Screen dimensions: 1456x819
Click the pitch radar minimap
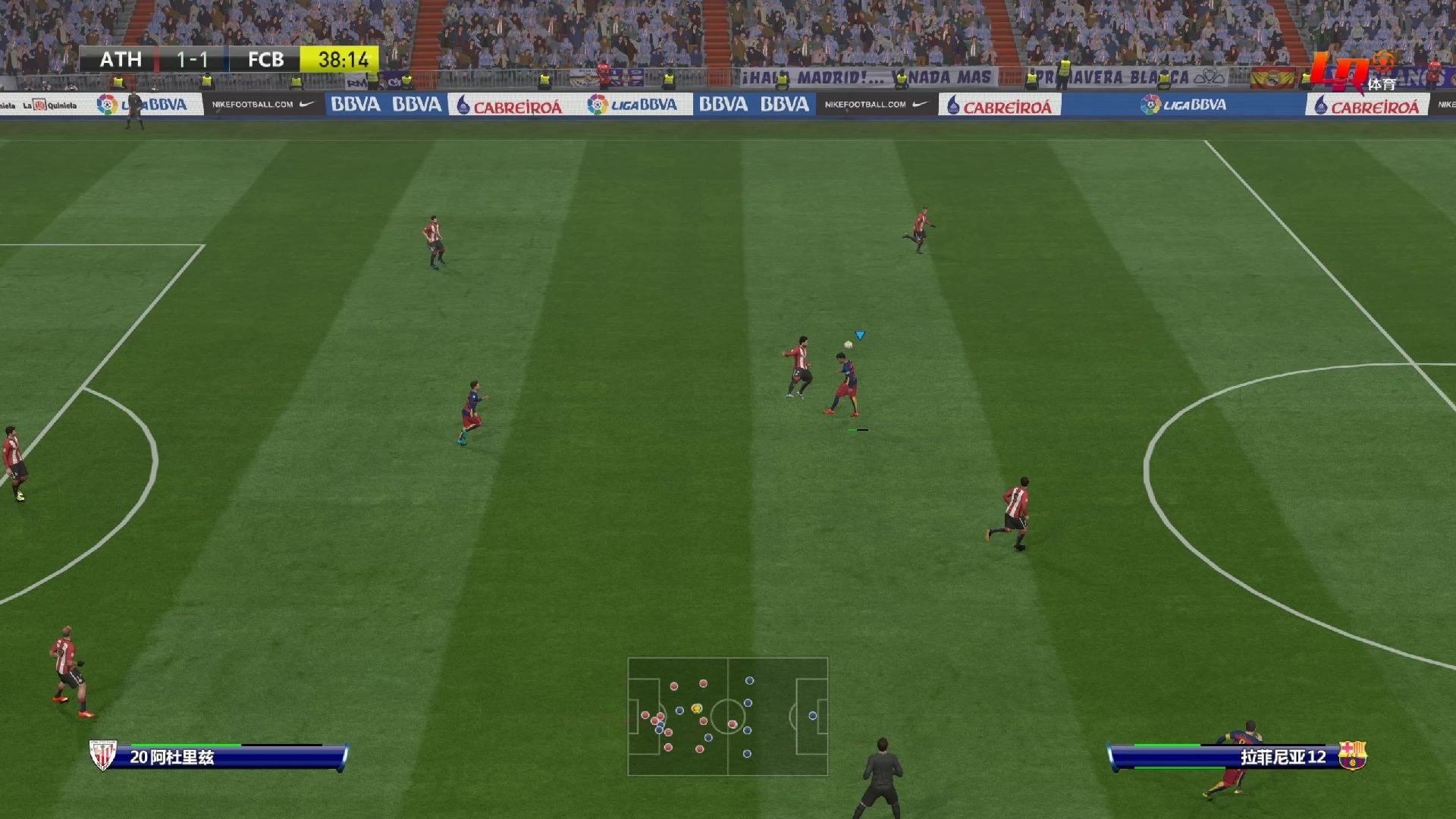[727, 716]
